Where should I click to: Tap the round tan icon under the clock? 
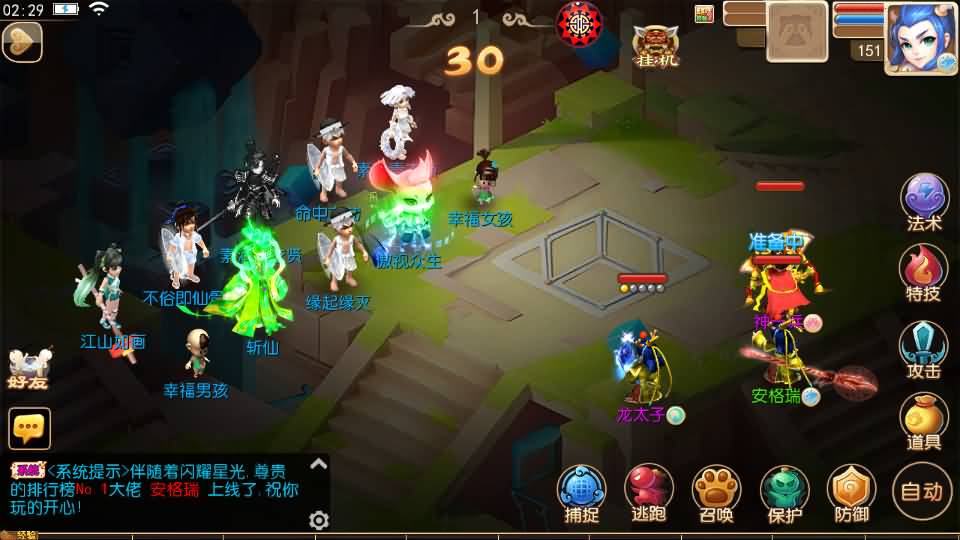click(x=20, y=42)
